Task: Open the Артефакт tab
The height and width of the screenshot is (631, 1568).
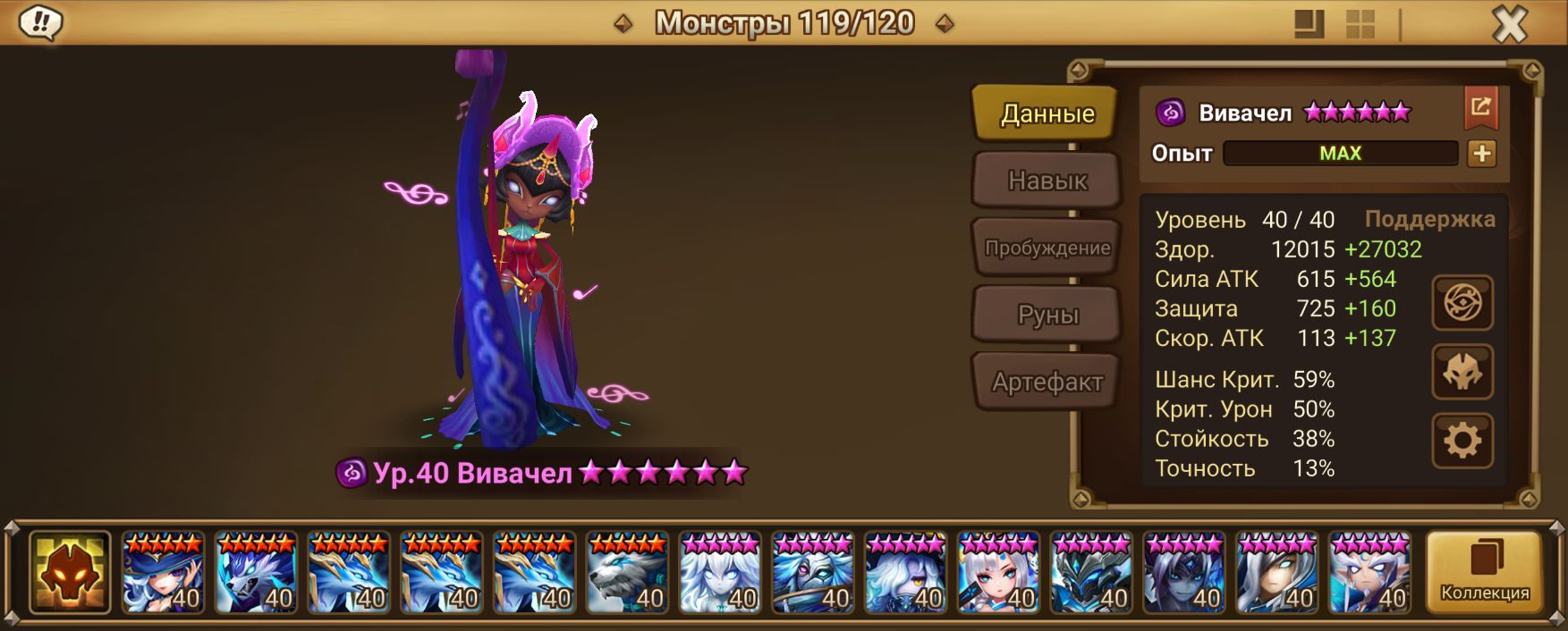Action: (x=1047, y=383)
